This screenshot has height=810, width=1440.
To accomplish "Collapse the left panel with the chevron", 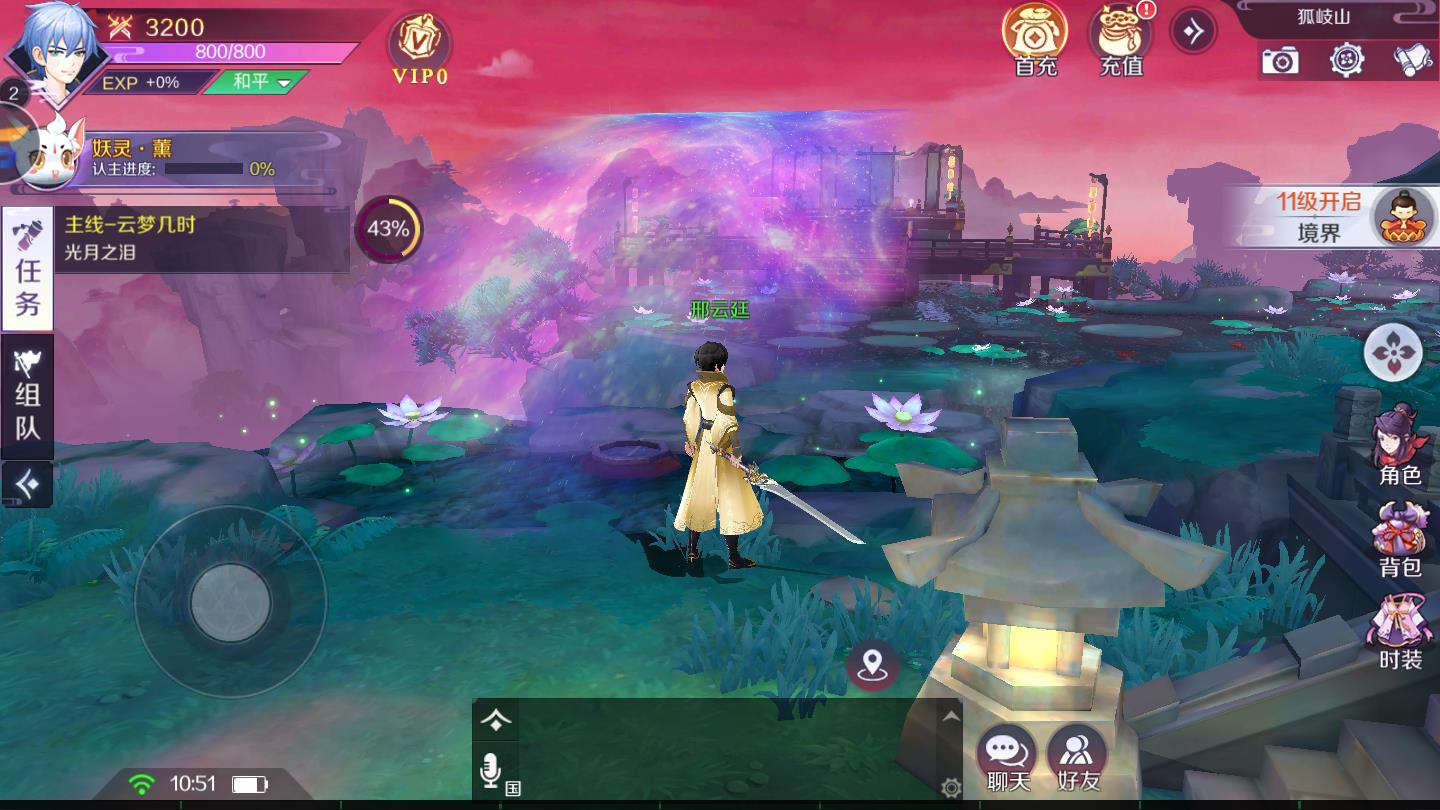I will tap(26, 483).
